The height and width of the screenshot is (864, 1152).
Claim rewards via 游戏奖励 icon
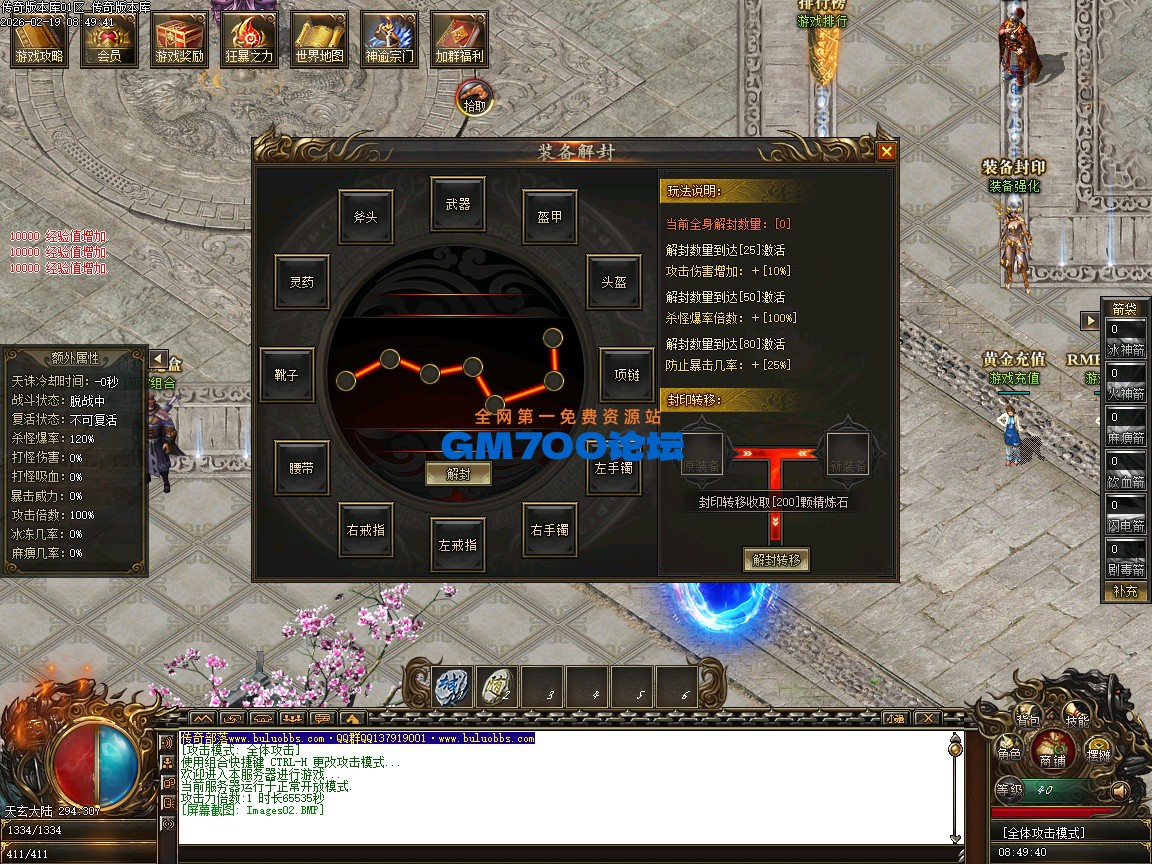(x=179, y=40)
